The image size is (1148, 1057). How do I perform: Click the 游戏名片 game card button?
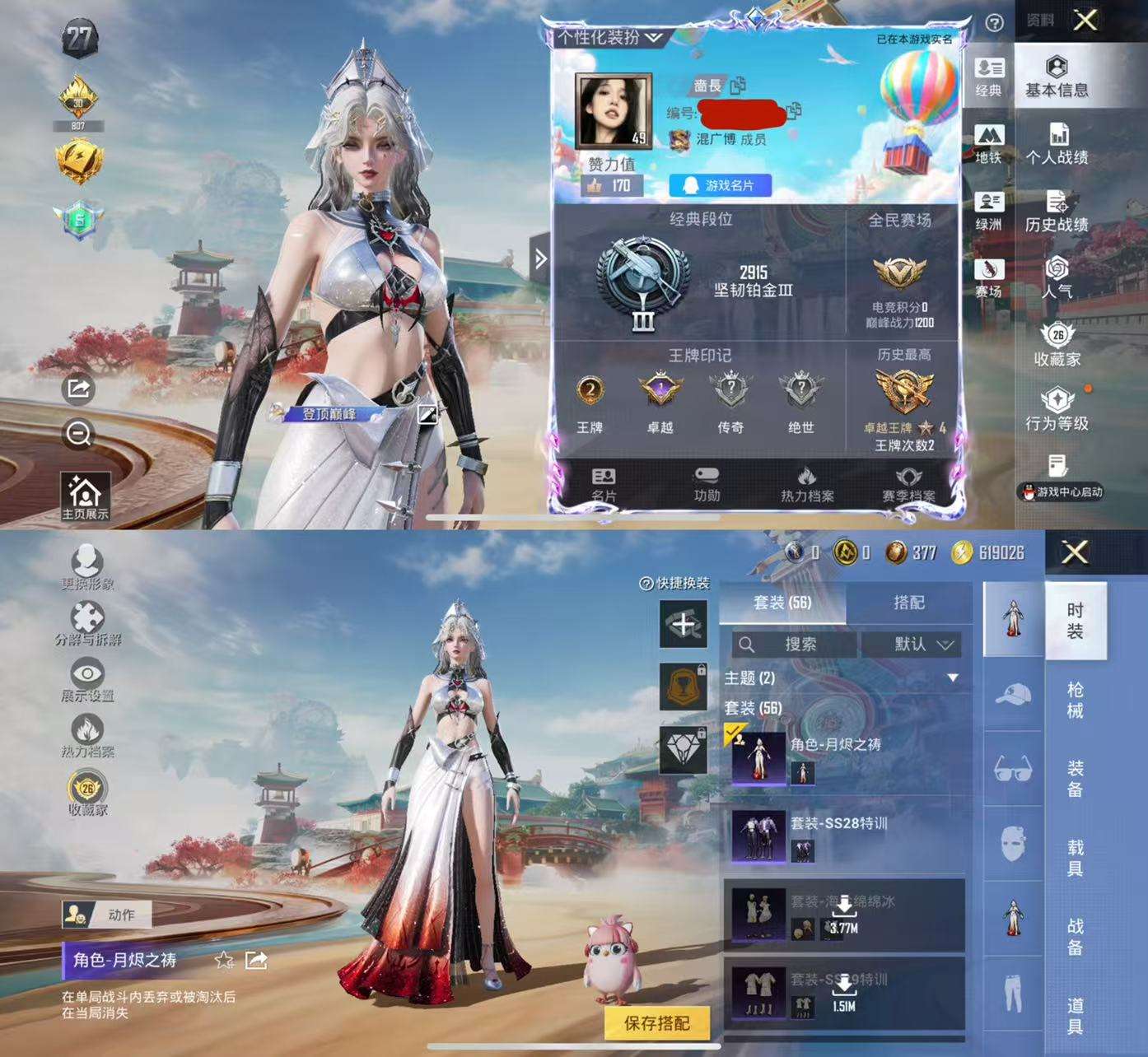(721, 186)
